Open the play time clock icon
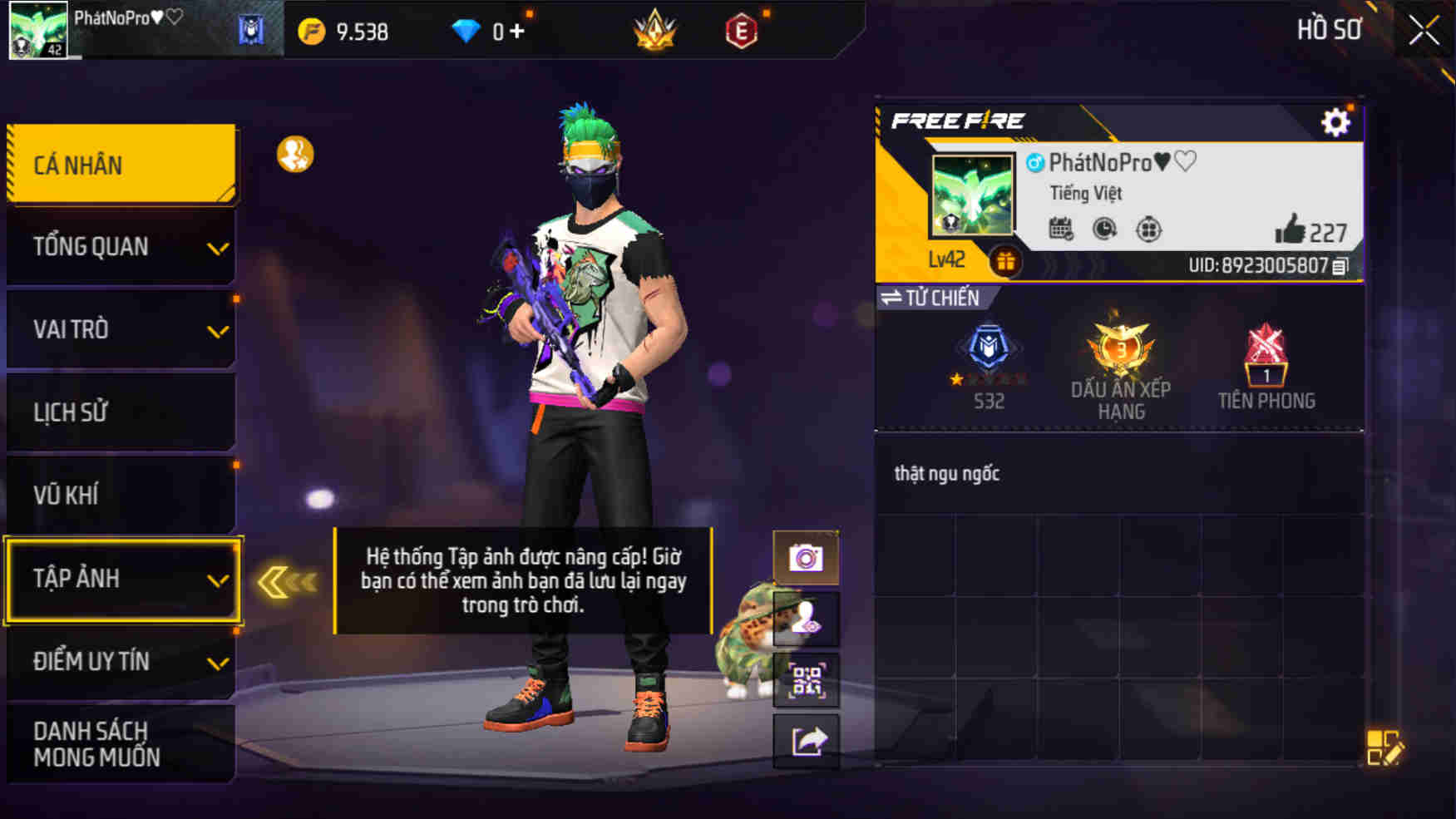This screenshot has width=1456, height=819. coord(1103,230)
